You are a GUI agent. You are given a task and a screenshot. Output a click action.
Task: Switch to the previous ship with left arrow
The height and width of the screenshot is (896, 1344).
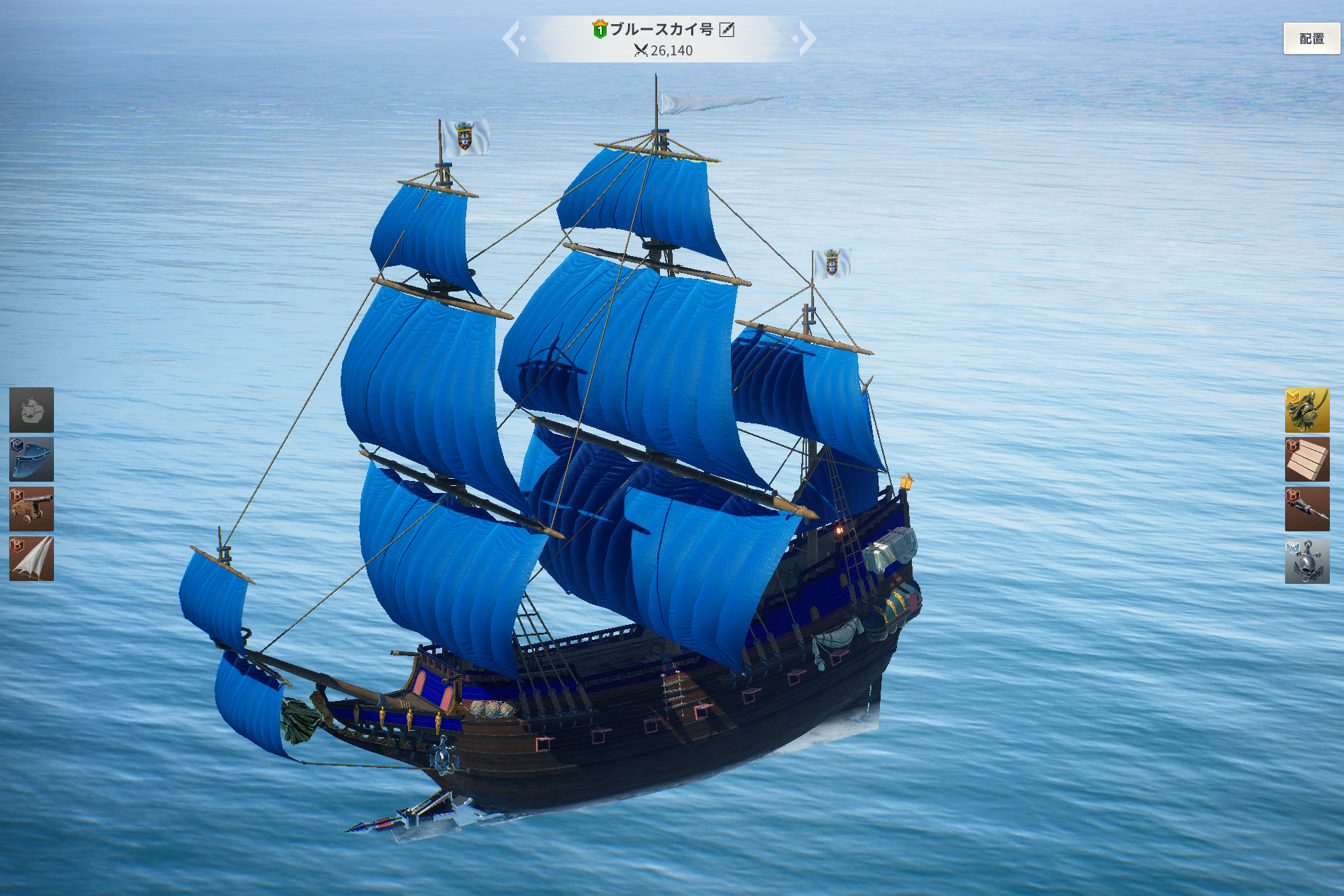pos(512,38)
